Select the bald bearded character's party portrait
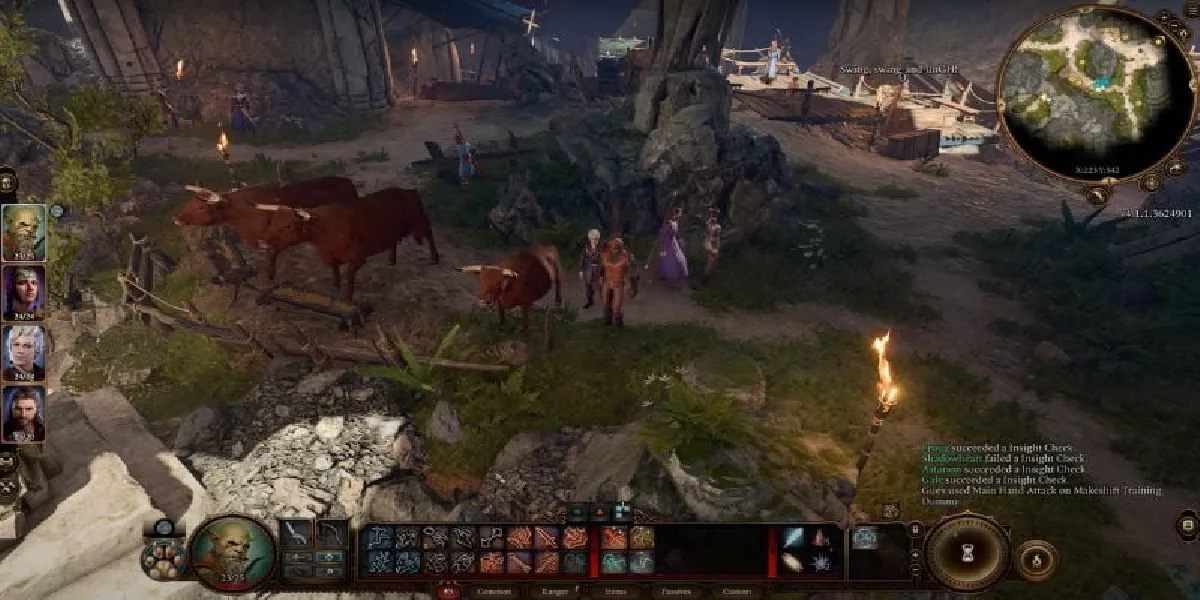This screenshot has height=600, width=1200. tap(23, 231)
